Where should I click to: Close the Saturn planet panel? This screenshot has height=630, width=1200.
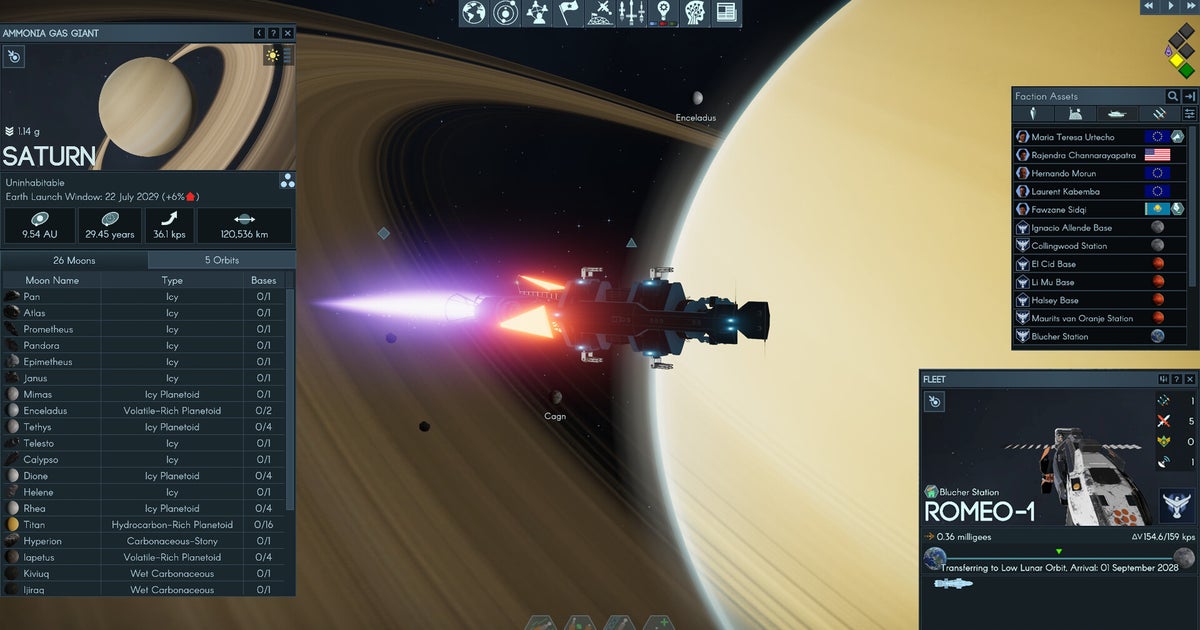pyautogui.click(x=288, y=33)
